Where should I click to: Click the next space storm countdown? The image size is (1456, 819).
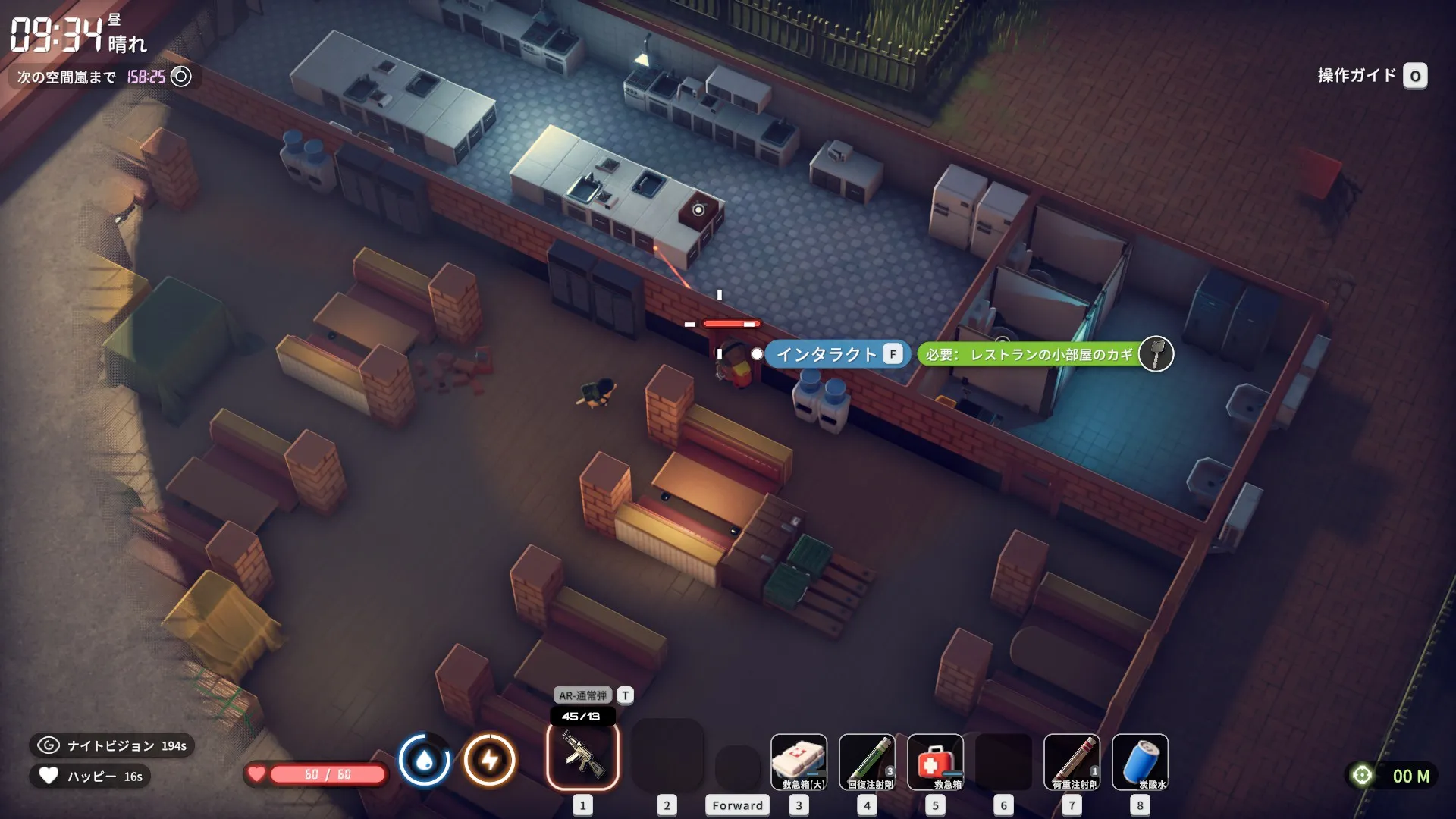104,77
